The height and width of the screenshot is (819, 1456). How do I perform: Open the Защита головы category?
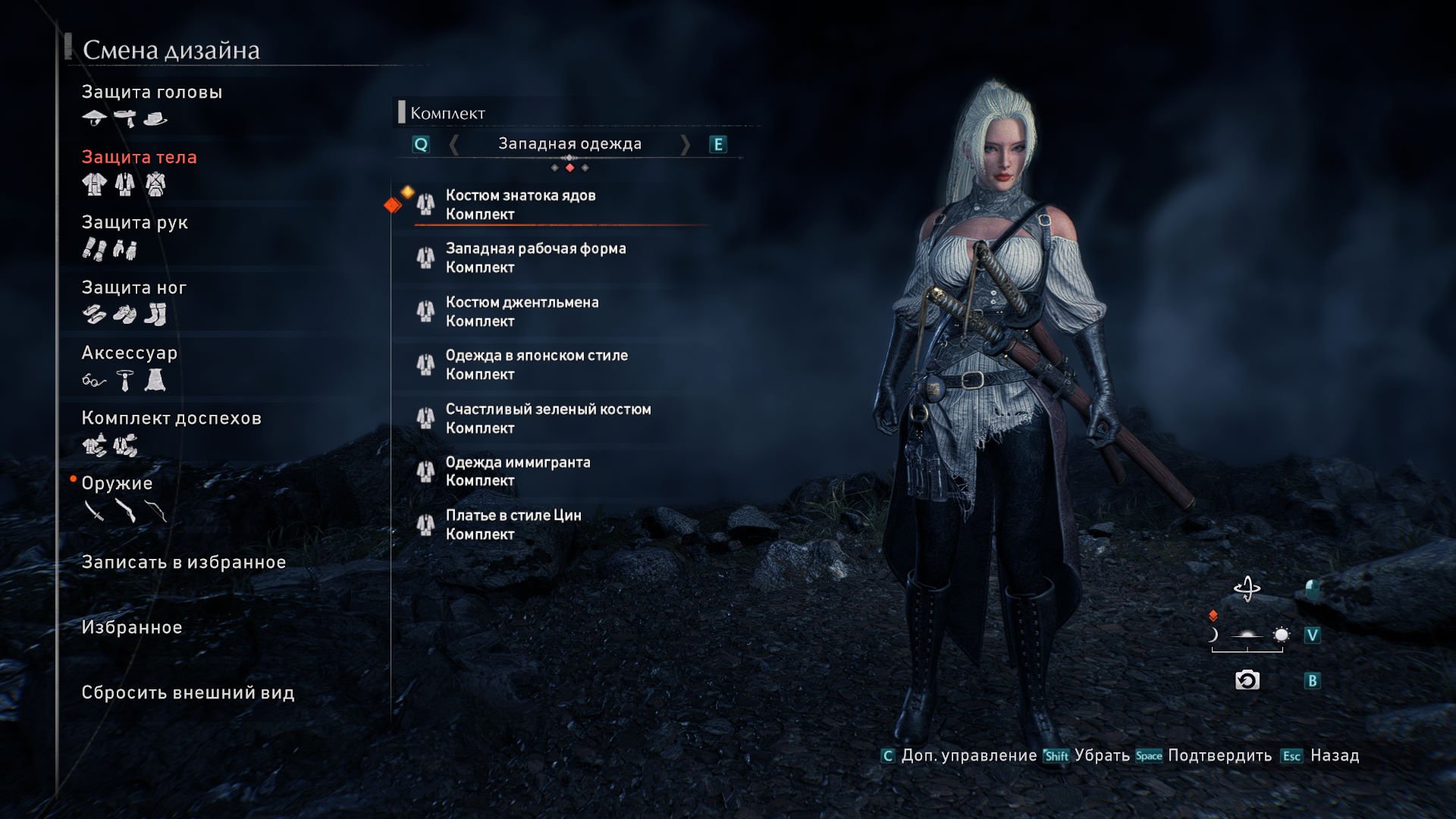pos(152,93)
